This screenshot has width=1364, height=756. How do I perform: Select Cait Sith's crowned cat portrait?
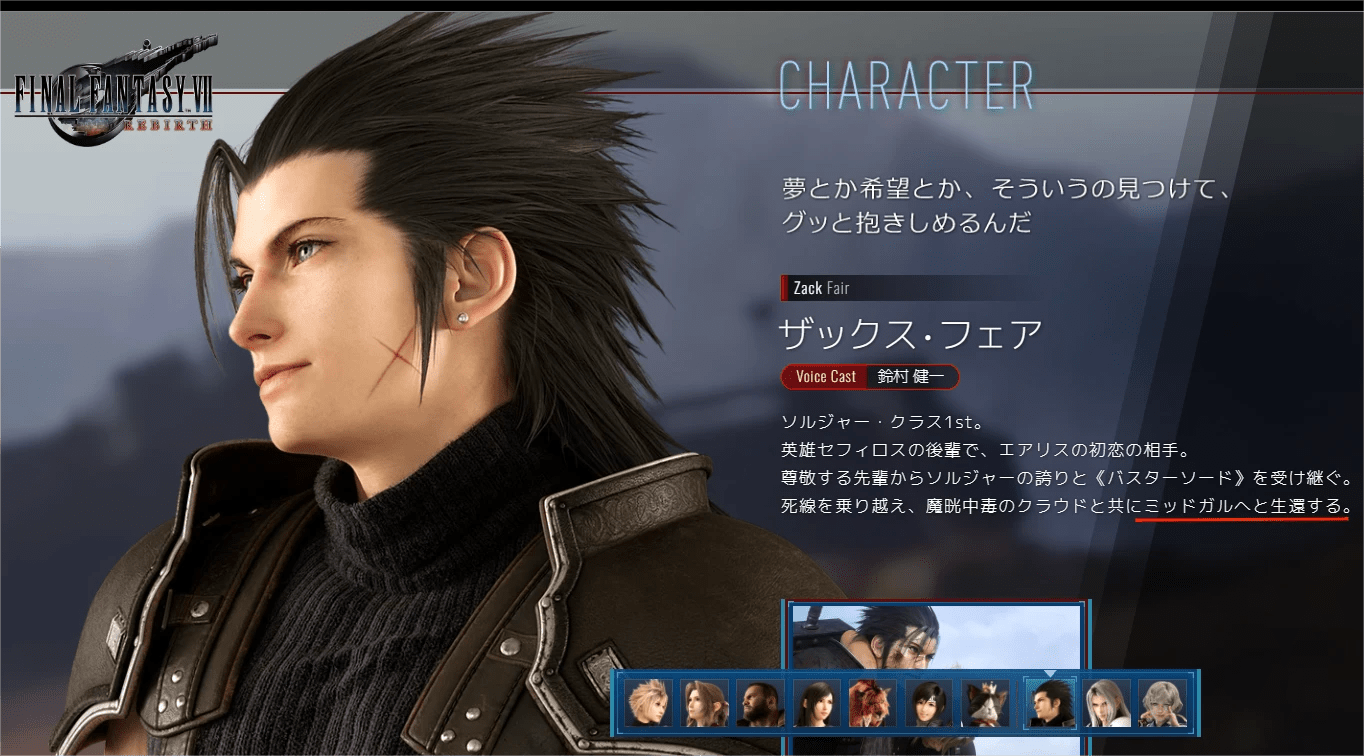985,703
